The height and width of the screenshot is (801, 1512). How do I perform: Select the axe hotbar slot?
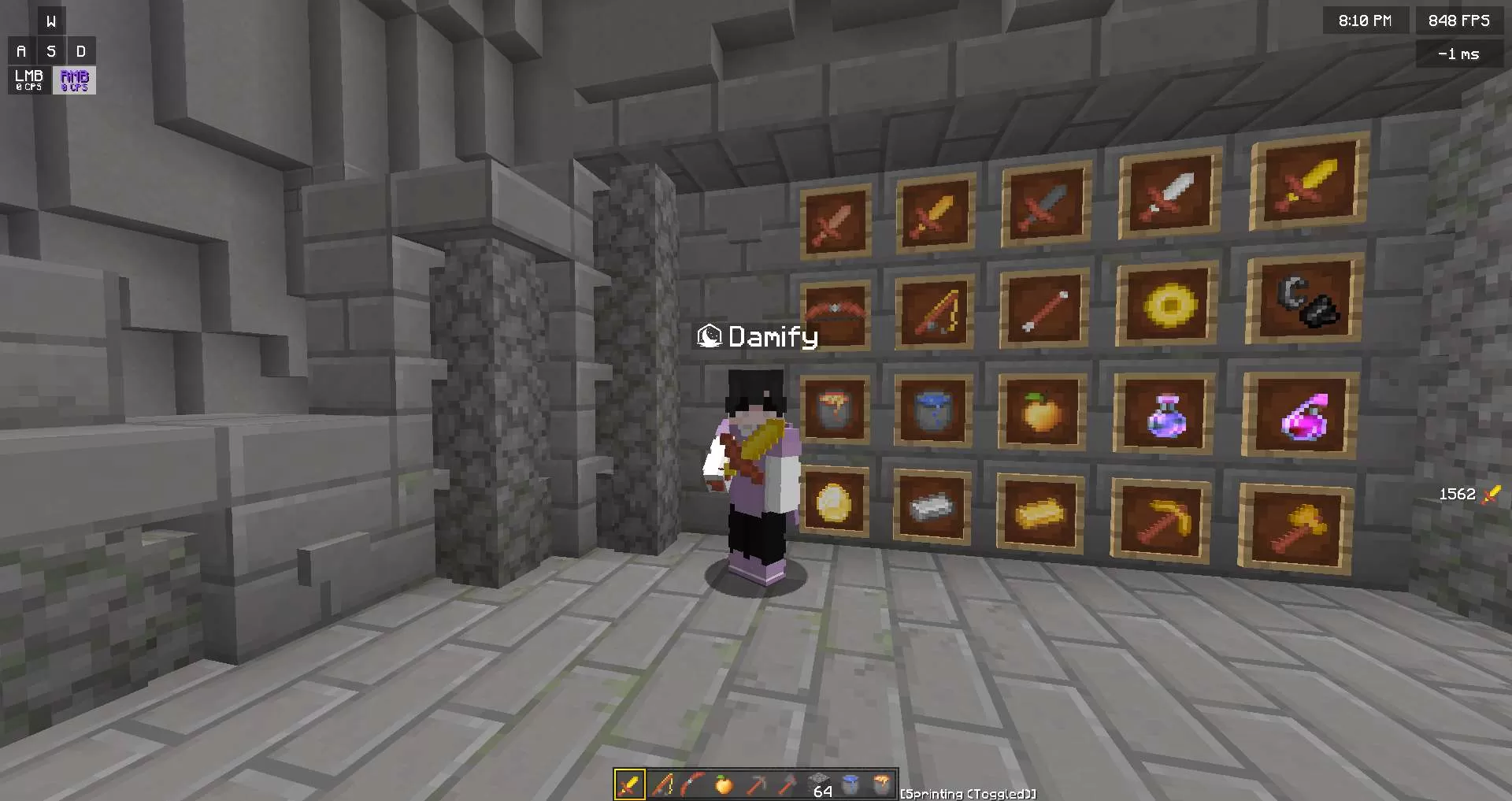point(787,784)
